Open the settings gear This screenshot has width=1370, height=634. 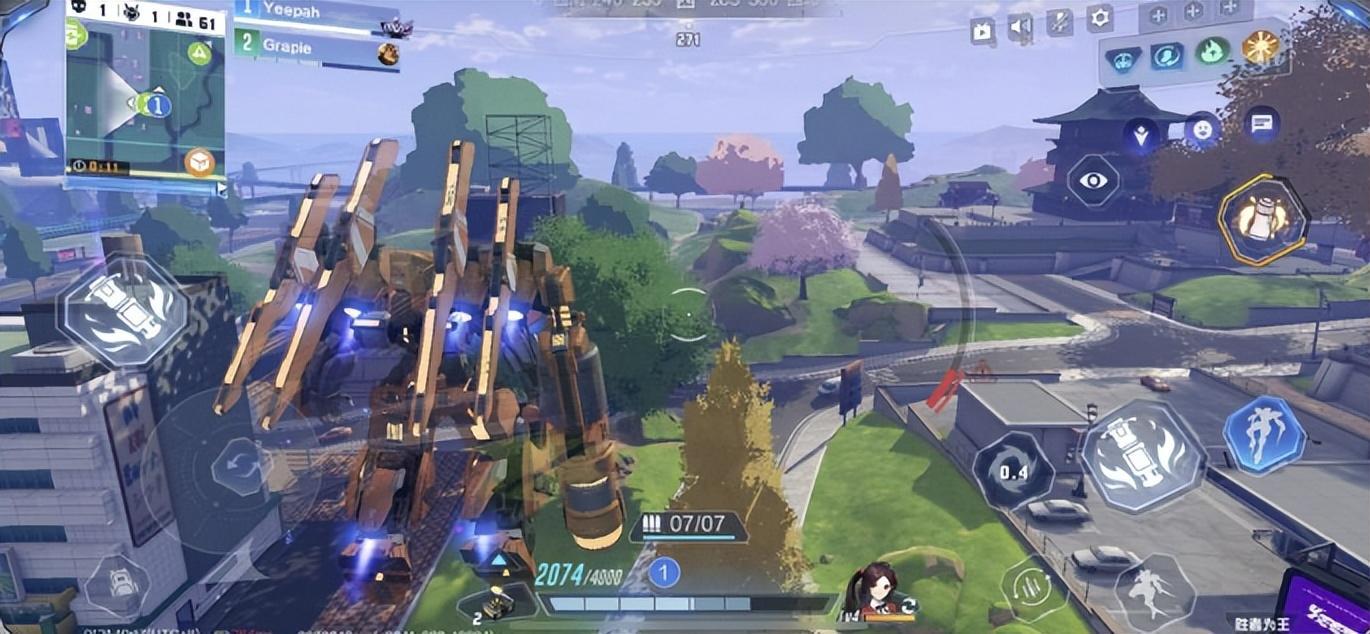[x=1100, y=17]
